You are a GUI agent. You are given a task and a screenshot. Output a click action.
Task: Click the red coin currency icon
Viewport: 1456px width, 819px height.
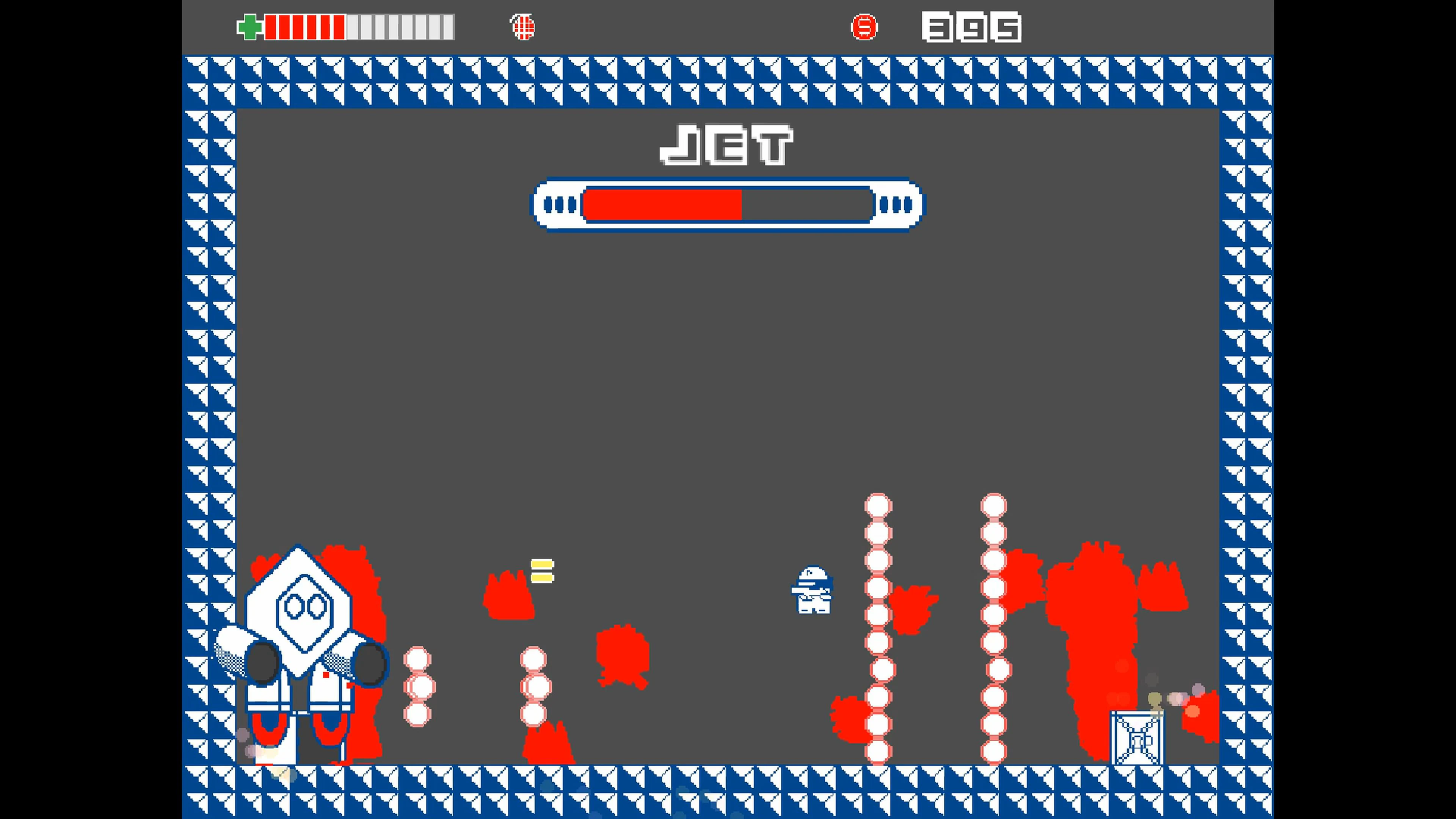coord(865,27)
